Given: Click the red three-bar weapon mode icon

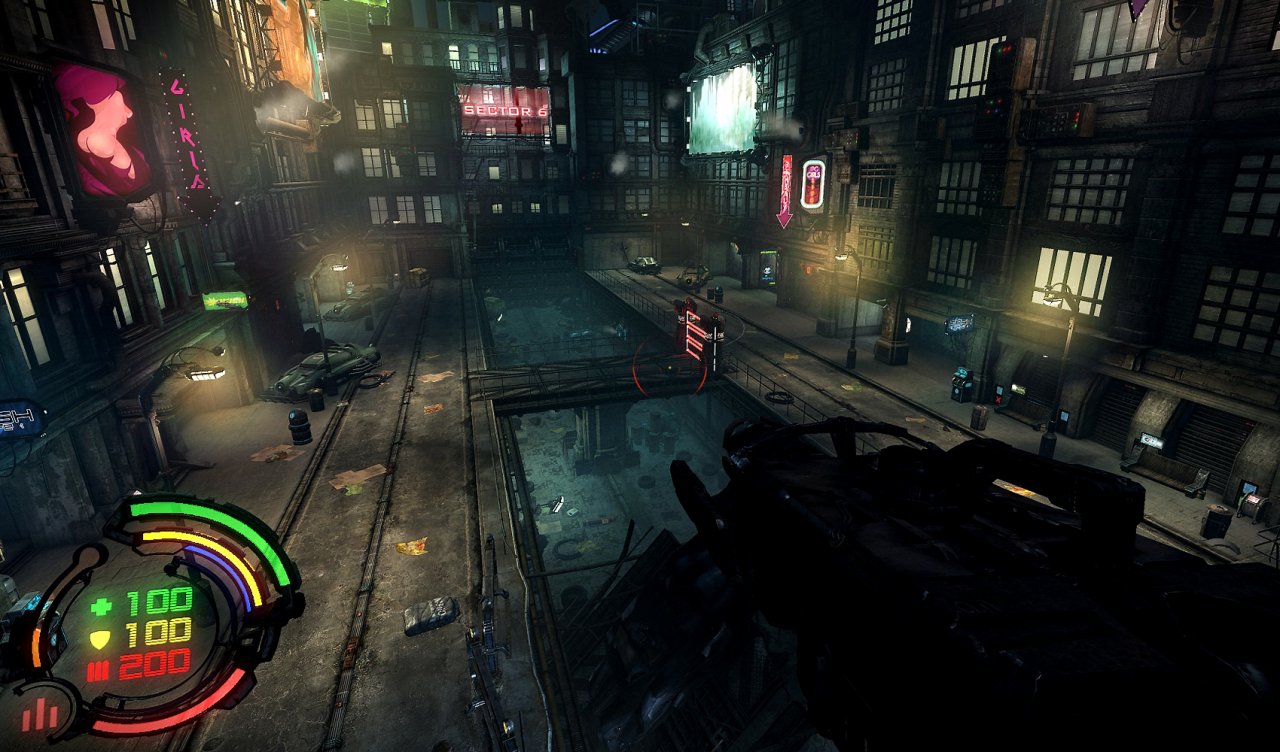Looking at the screenshot, I should [40, 713].
